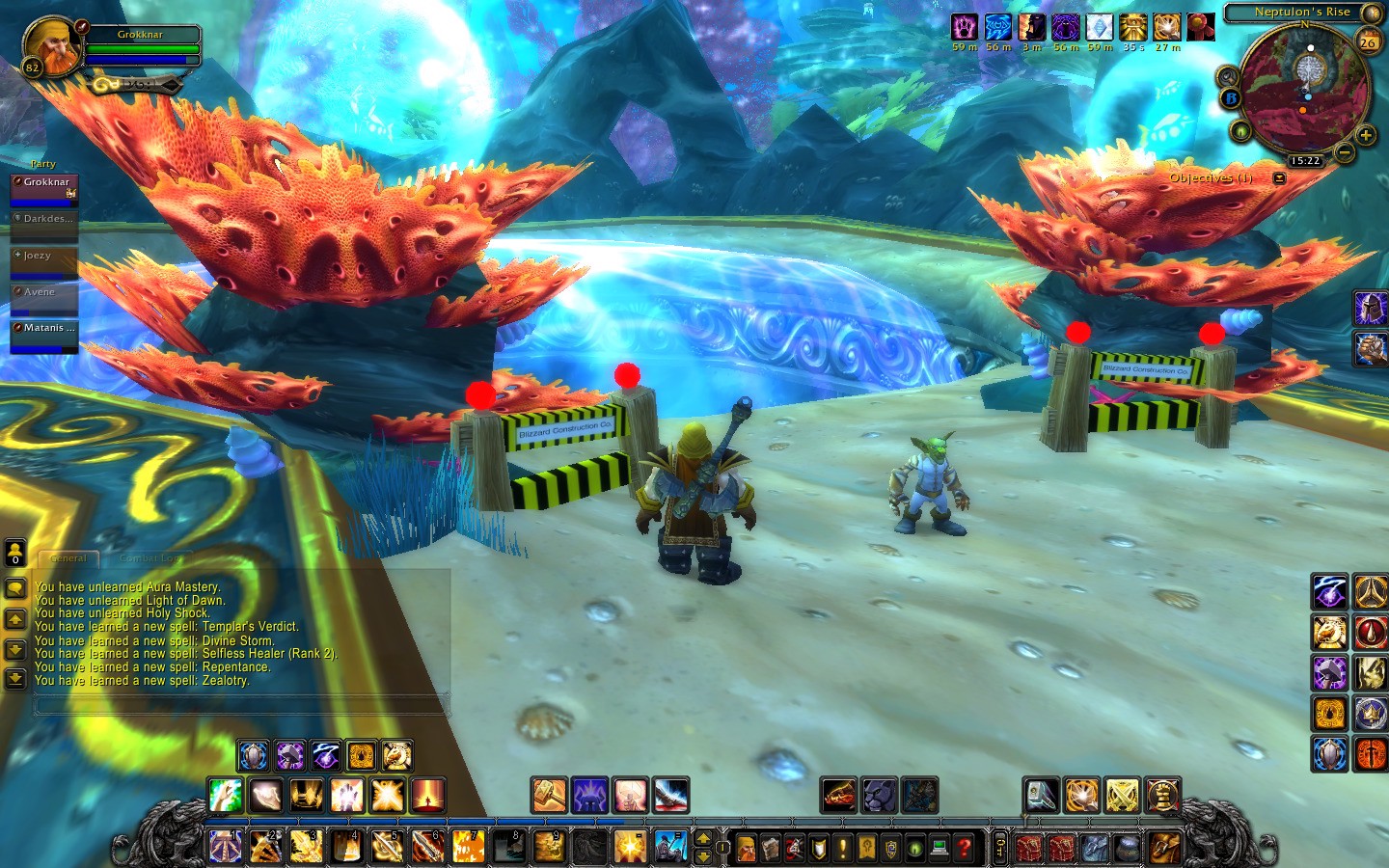The height and width of the screenshot is (868, 1389).
Task: Open the Combat Log tab
Action: (150, 558)
